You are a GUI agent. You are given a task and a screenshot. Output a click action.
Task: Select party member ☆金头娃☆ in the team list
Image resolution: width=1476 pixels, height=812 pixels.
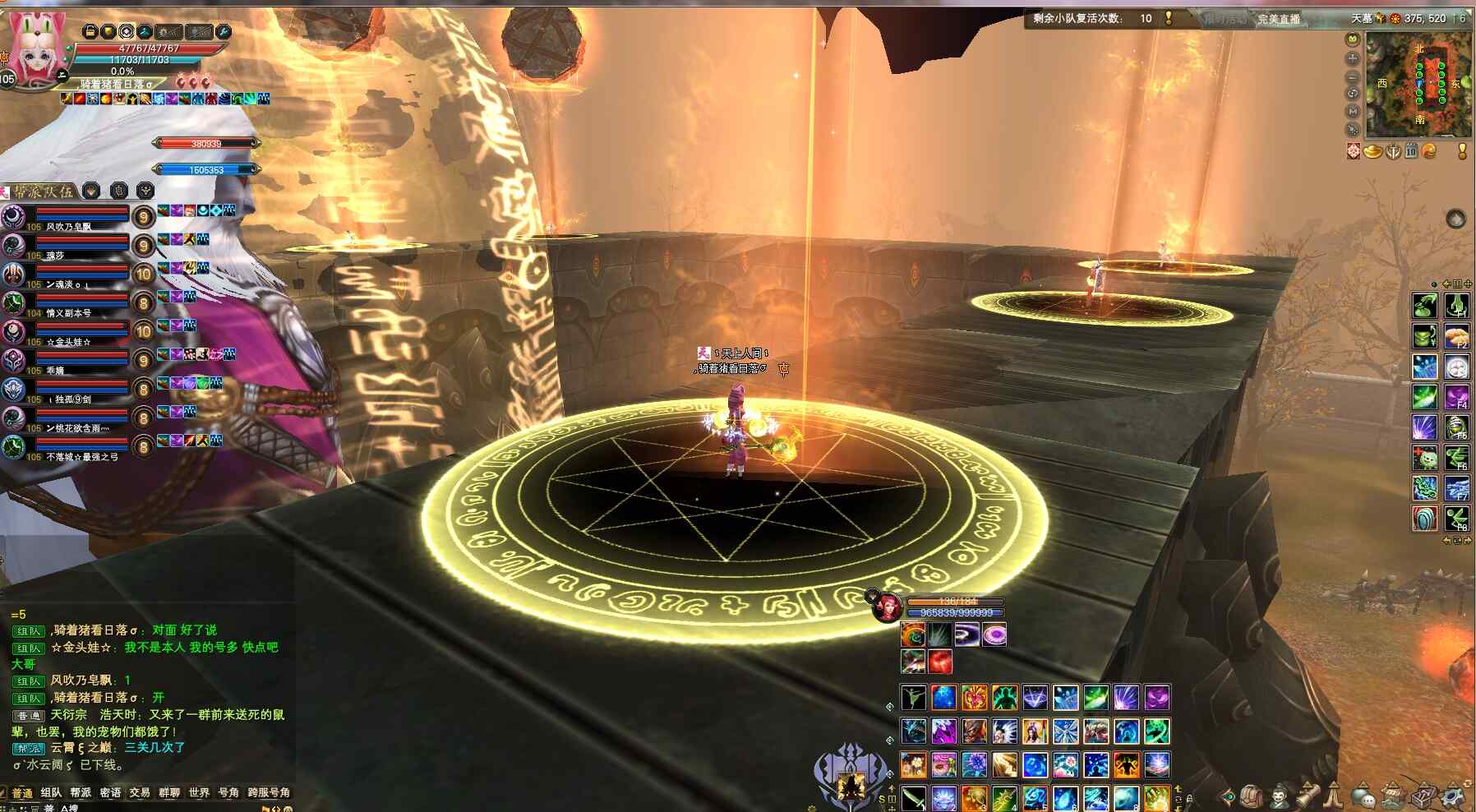tap(70, 341)
